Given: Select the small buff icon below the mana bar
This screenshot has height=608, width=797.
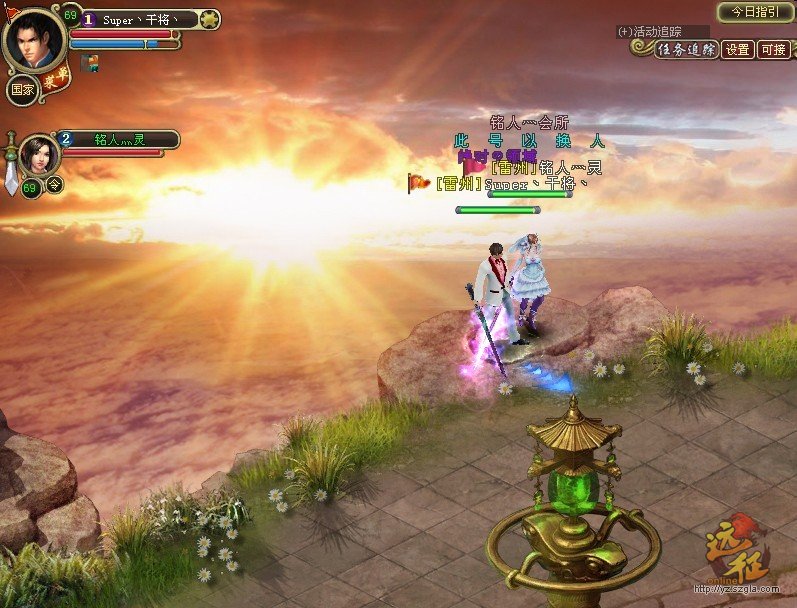Looking at the screenshot, I should point(89,63).
